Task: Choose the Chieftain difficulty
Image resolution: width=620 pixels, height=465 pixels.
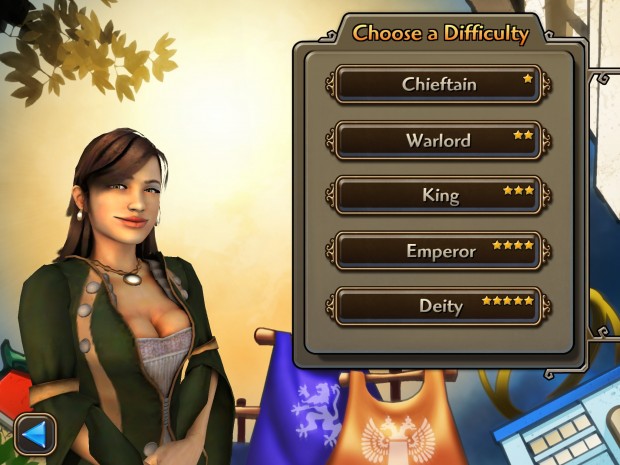Action: (438, 85)
